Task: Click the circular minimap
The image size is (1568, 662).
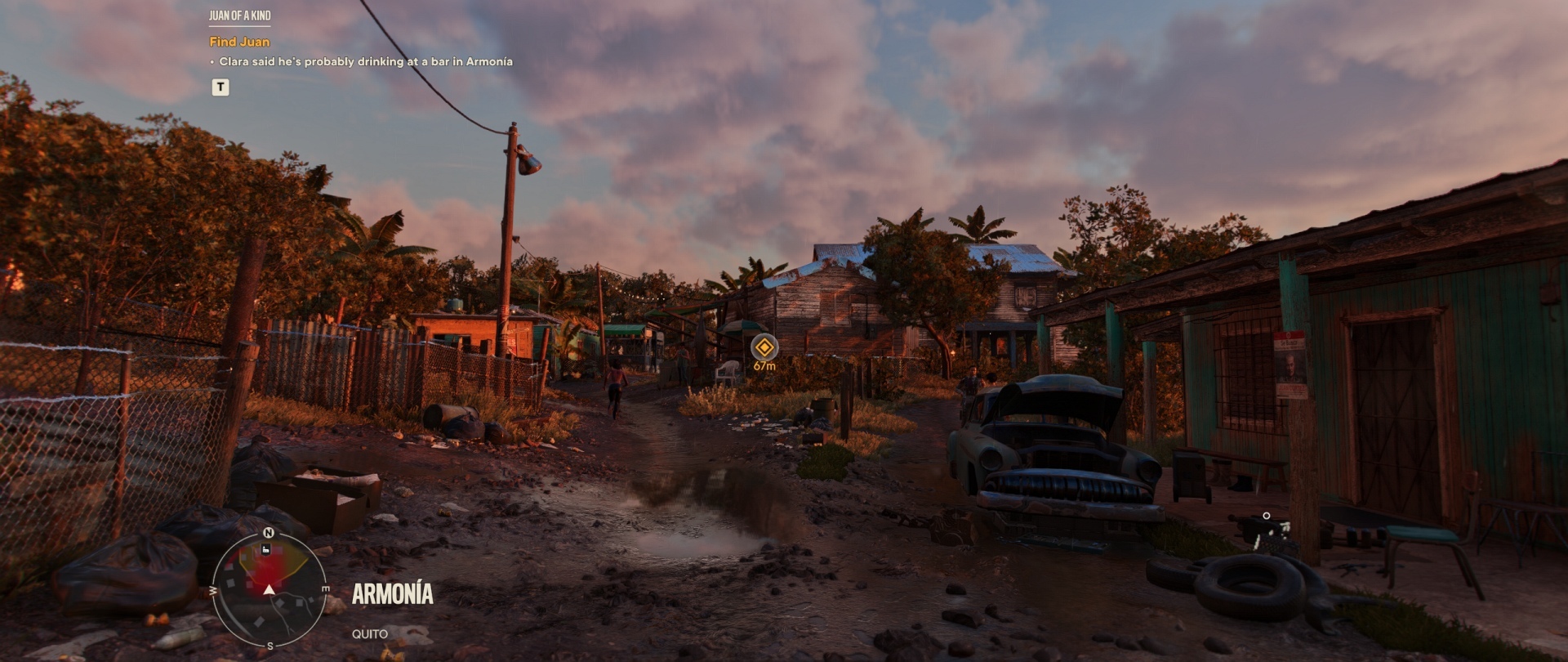Action: pyautogui.click(x=269, y=588)
